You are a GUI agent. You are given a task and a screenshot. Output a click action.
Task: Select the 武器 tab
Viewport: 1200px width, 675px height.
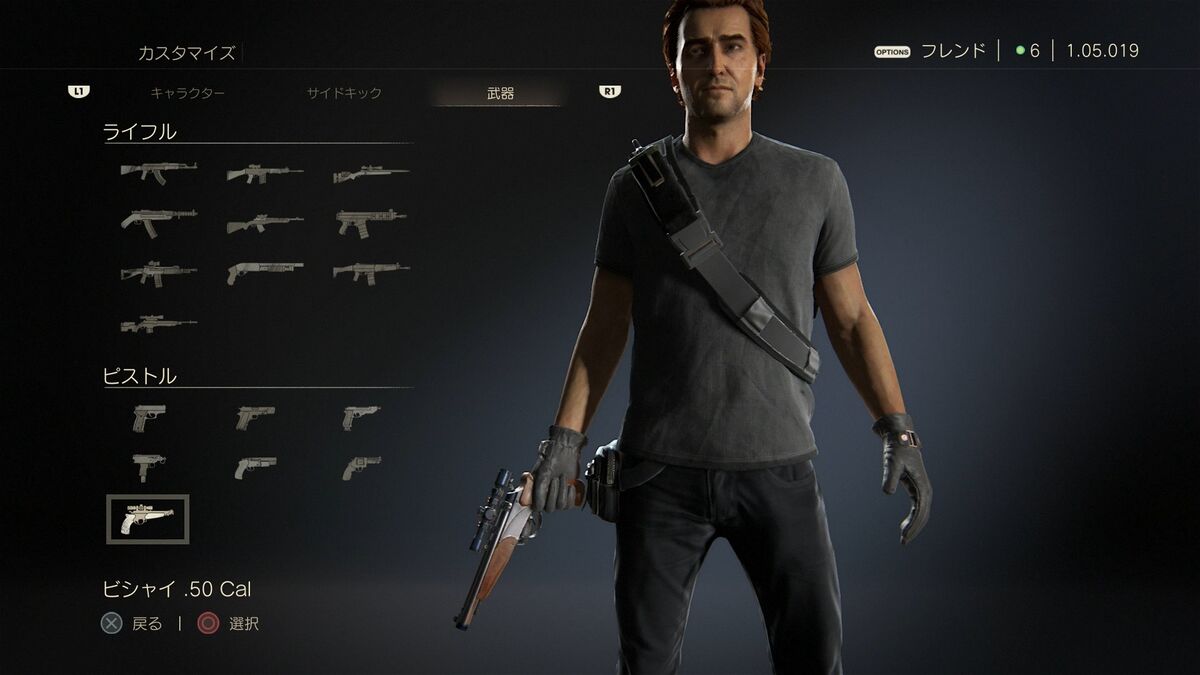coord(500,93)
